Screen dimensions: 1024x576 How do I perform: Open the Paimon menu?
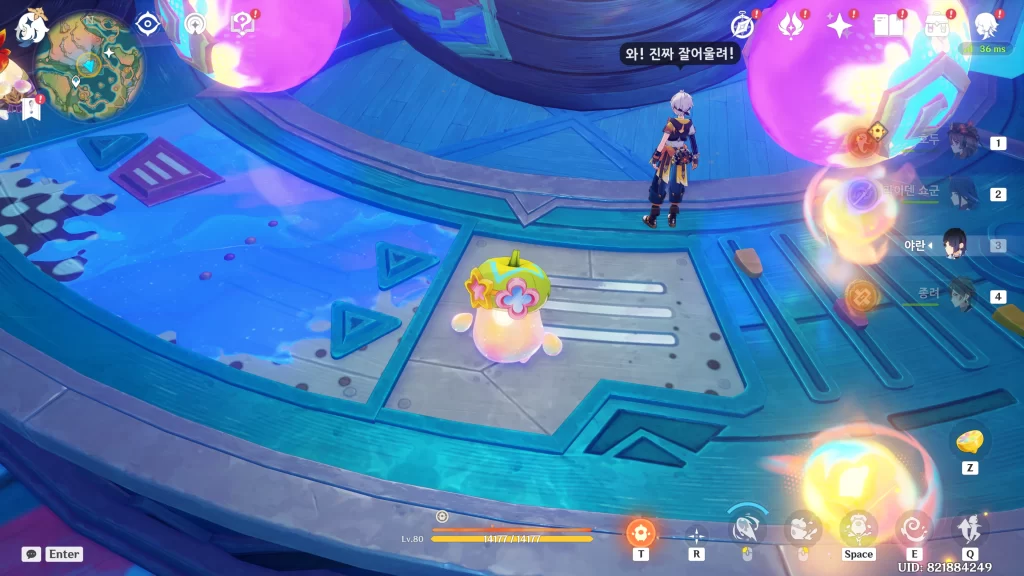32,25
